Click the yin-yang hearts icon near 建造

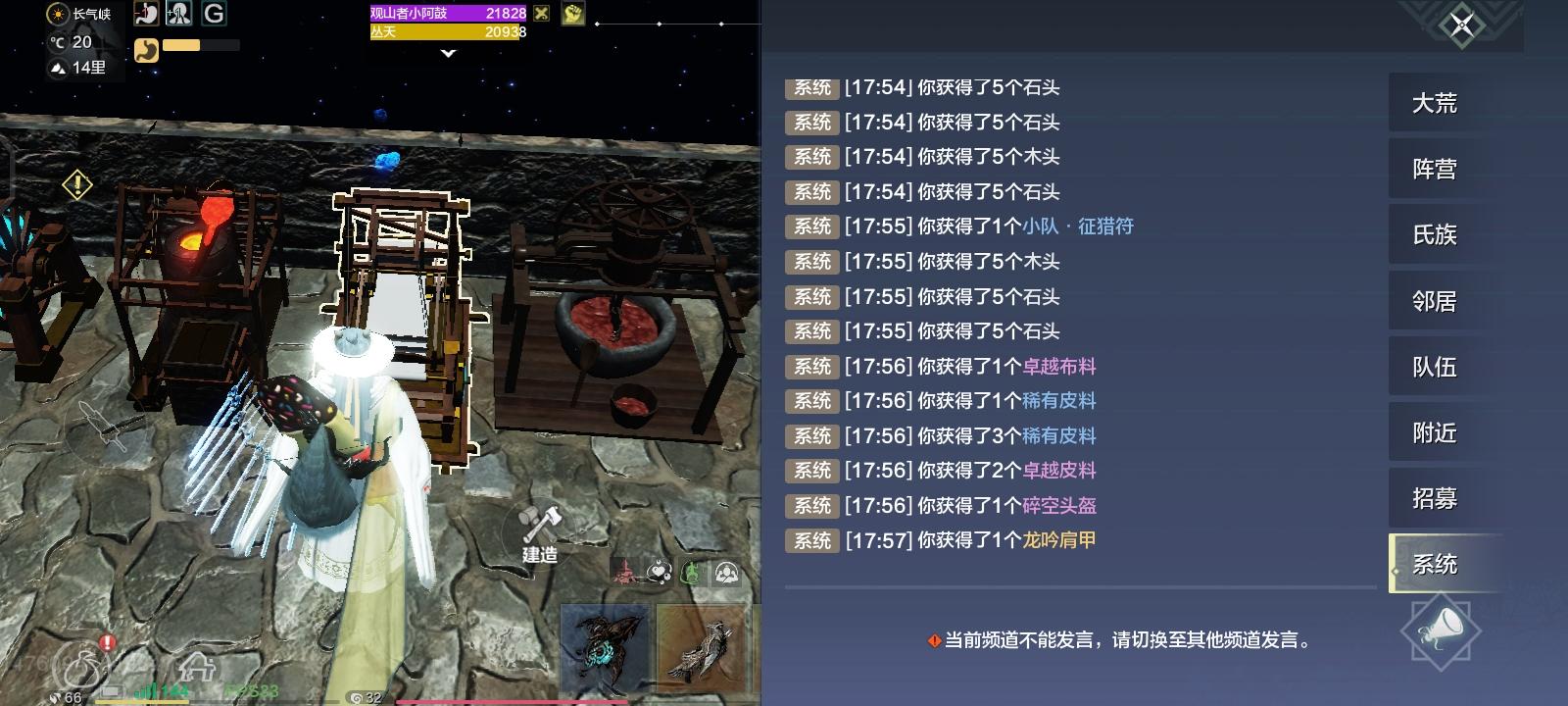click(660, 571)
